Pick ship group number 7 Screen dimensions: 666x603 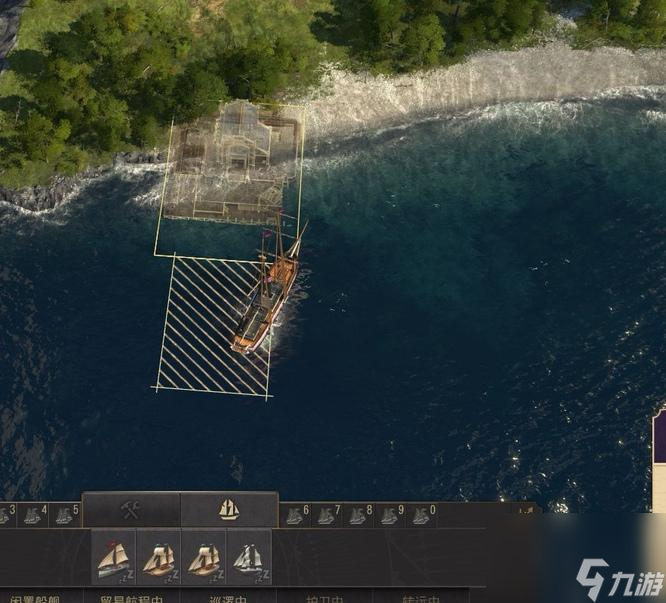pyautogui.click(x=327, y=515)
